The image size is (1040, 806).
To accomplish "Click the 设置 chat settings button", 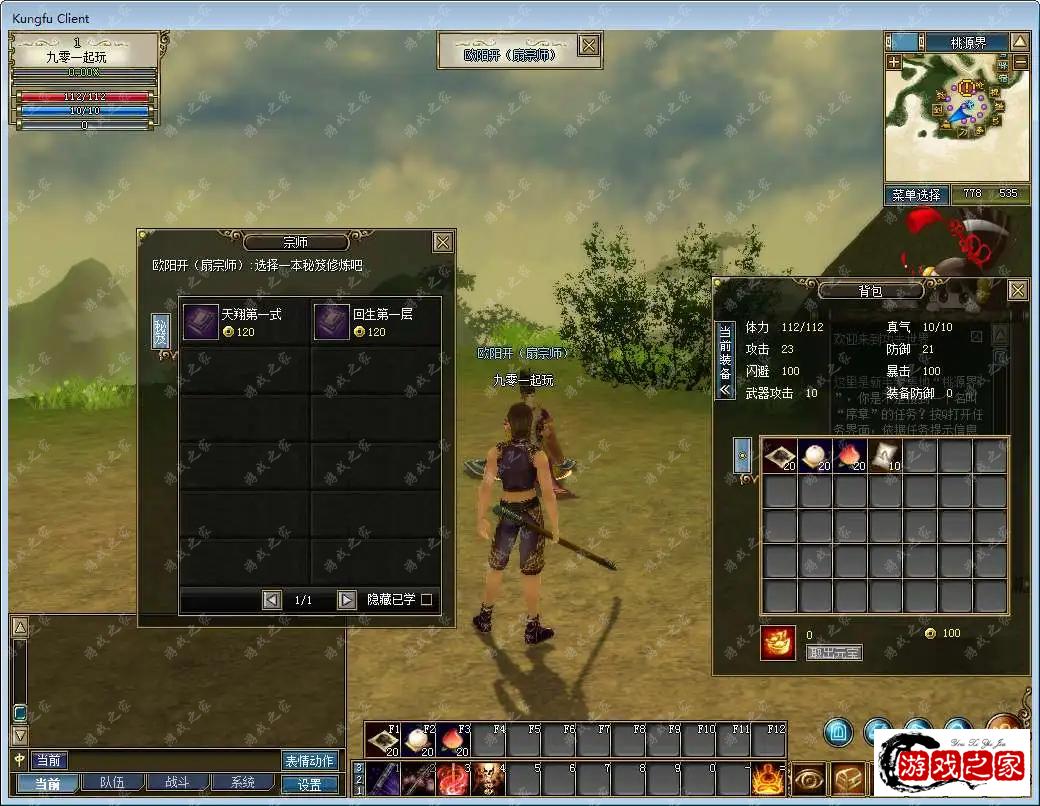I will (x=310, y=785).
